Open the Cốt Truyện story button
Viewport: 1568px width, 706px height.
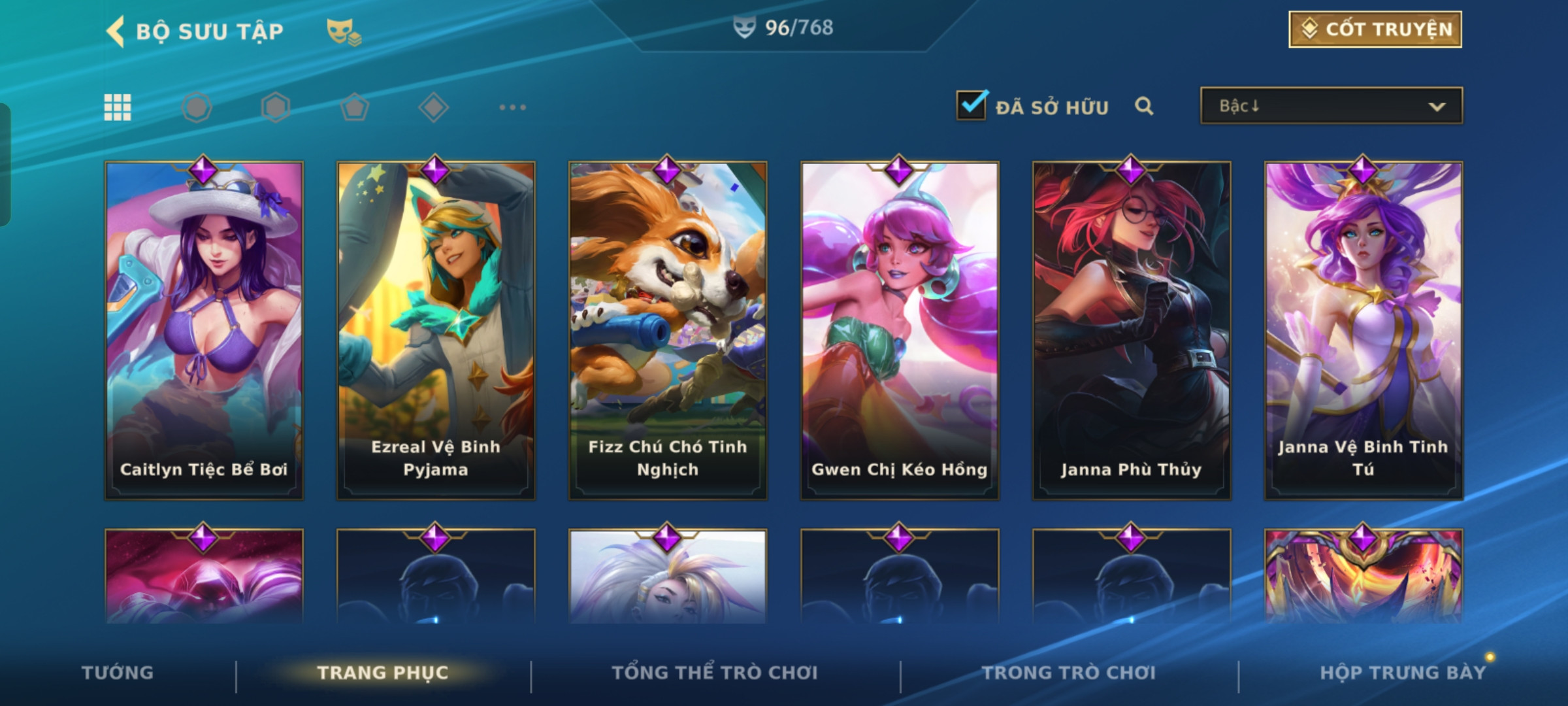point(1375,29)
